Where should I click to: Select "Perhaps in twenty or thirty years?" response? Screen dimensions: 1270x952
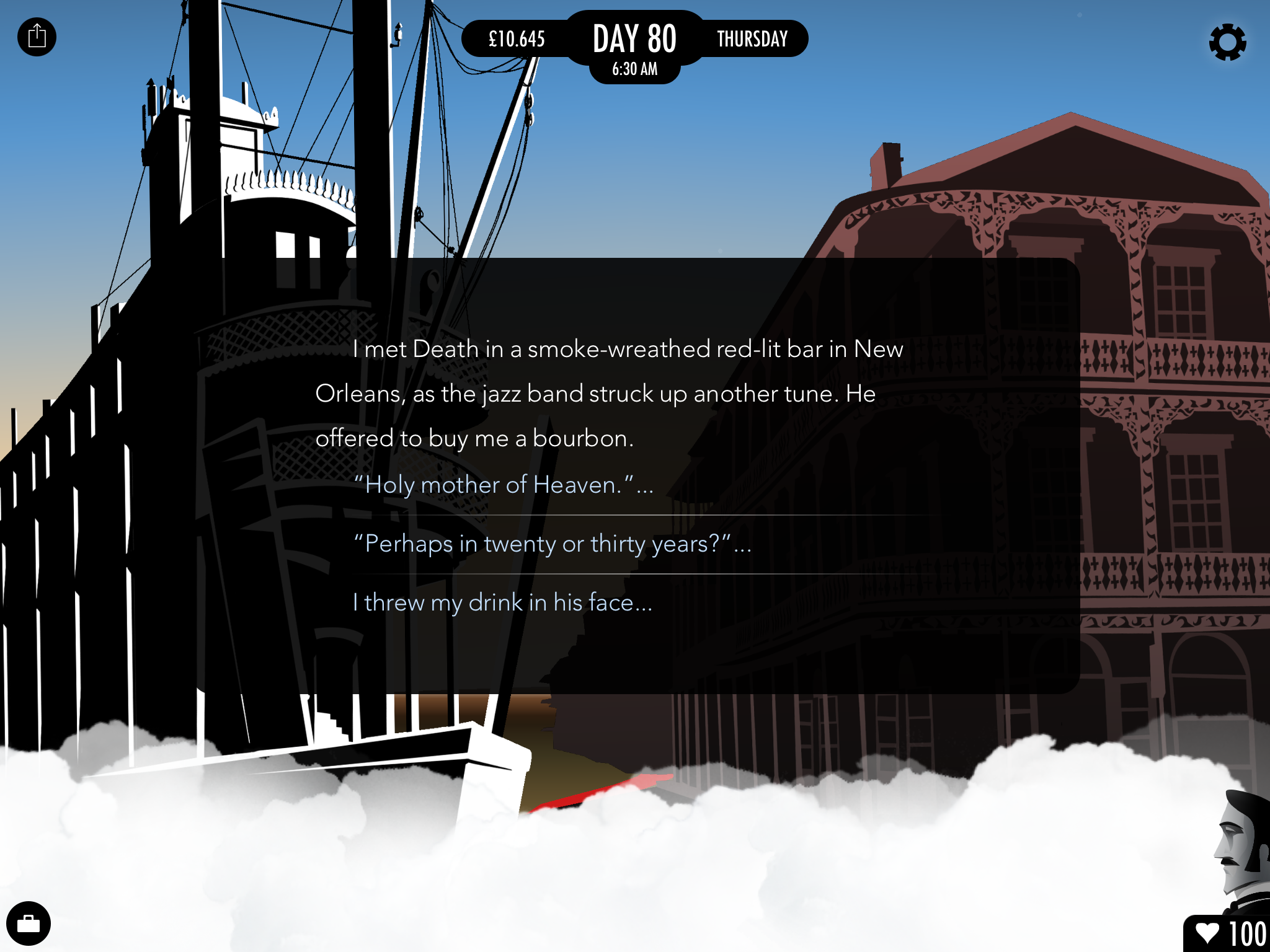(552, 544)
